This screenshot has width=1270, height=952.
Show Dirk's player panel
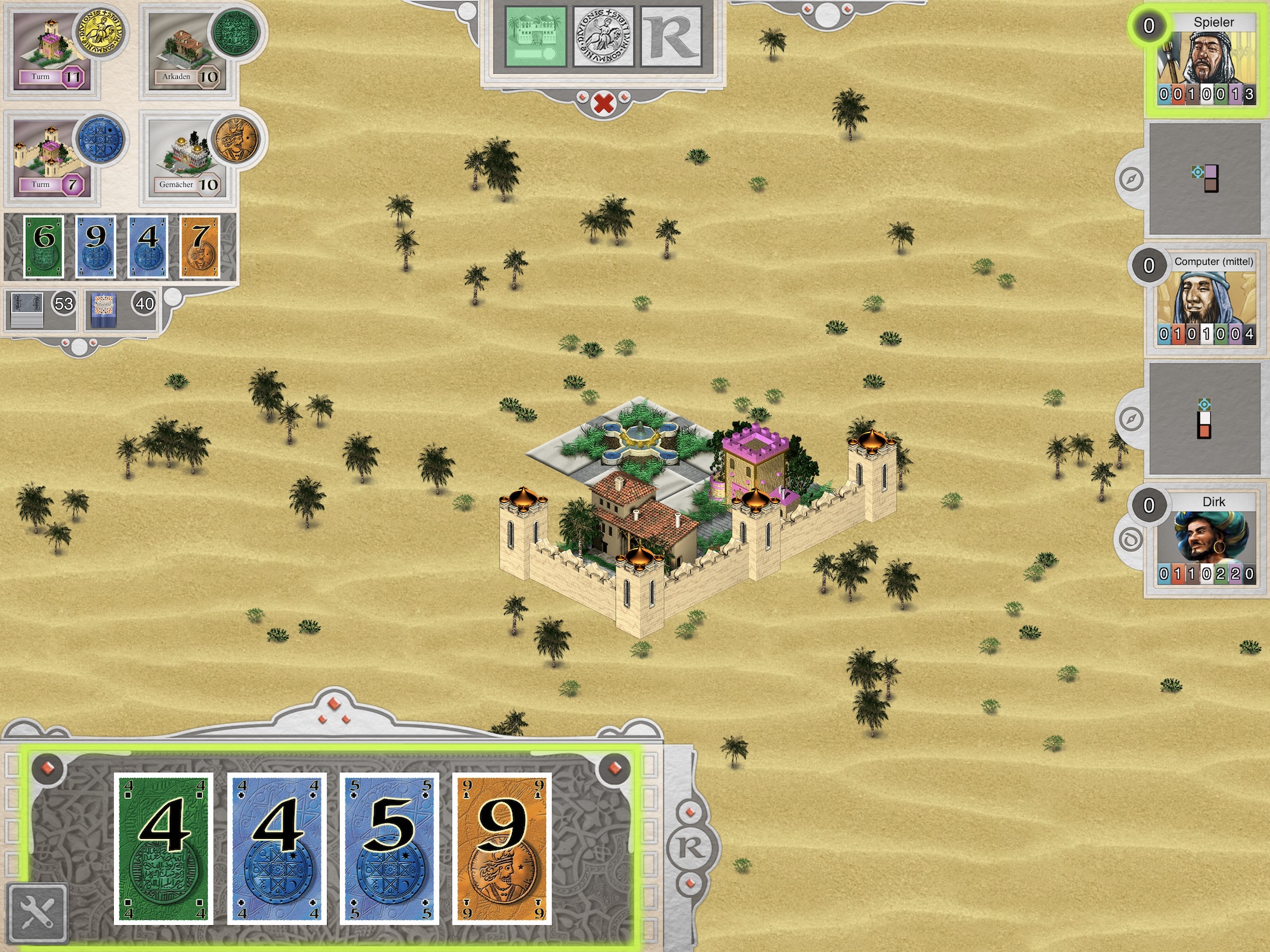(1205, 540)
